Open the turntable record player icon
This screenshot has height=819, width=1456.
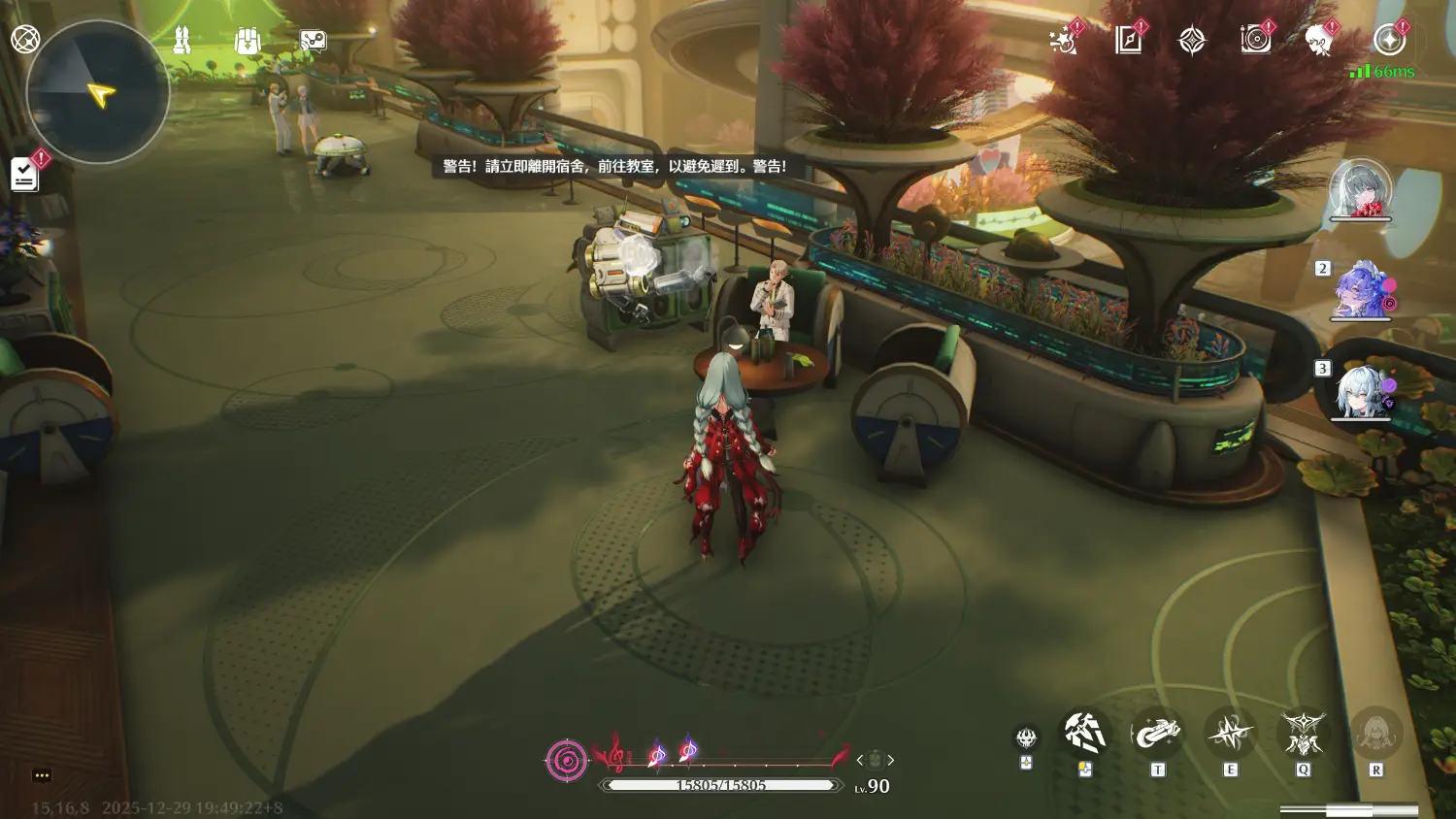point(1255,41)
